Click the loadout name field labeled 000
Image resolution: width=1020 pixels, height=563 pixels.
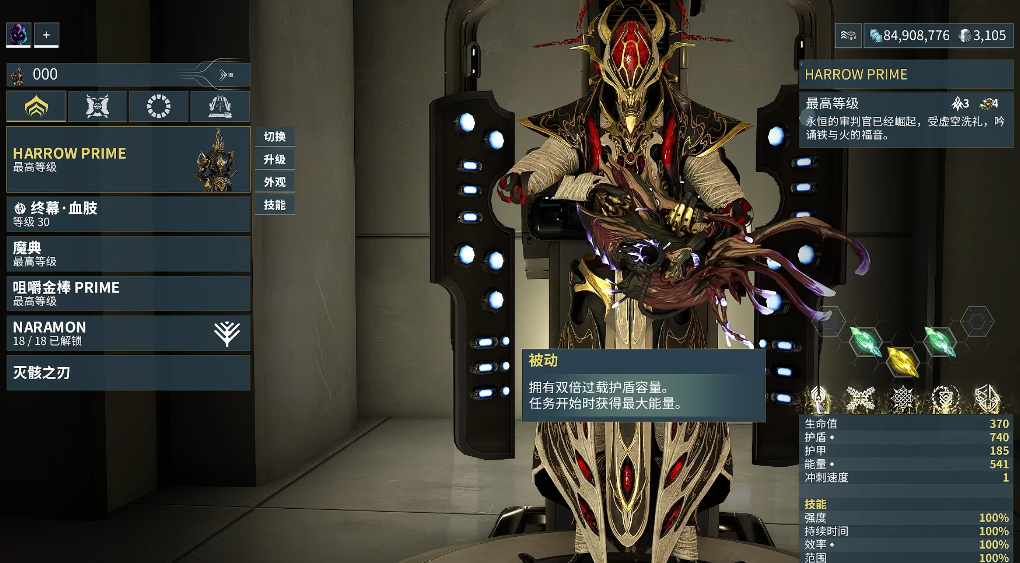(x=110, y=74)
